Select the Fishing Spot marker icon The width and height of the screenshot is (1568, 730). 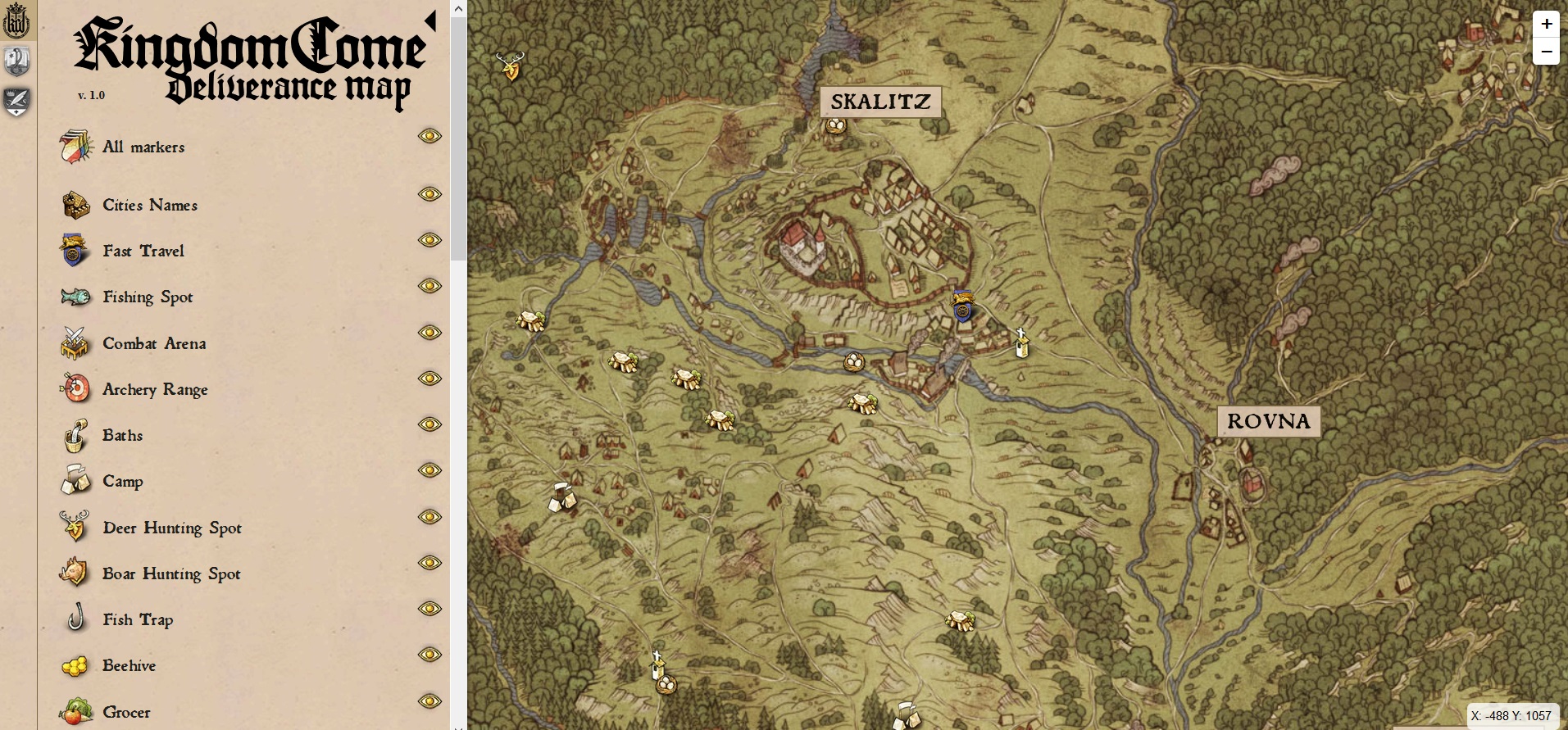click(75, 297)
